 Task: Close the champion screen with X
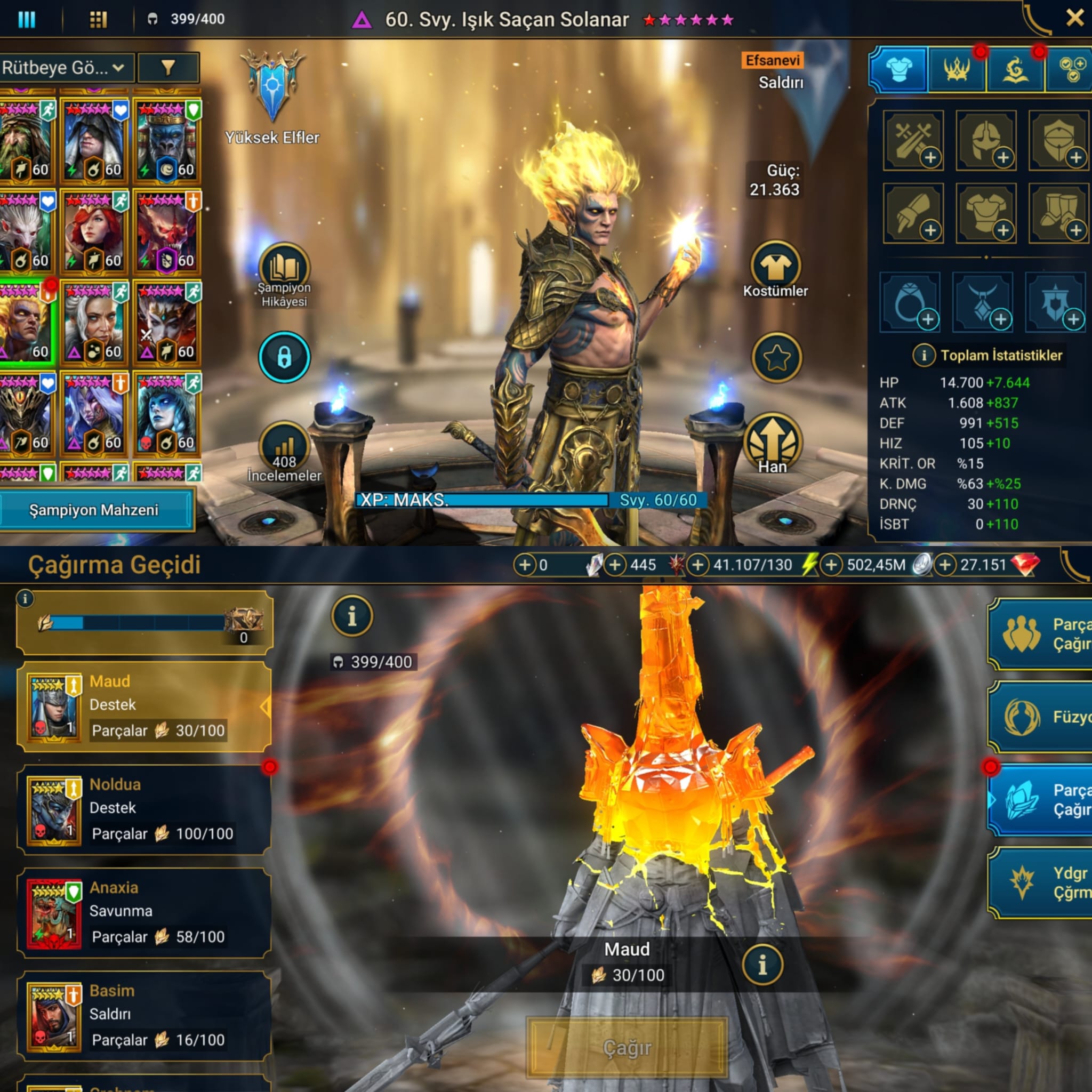1073,19
